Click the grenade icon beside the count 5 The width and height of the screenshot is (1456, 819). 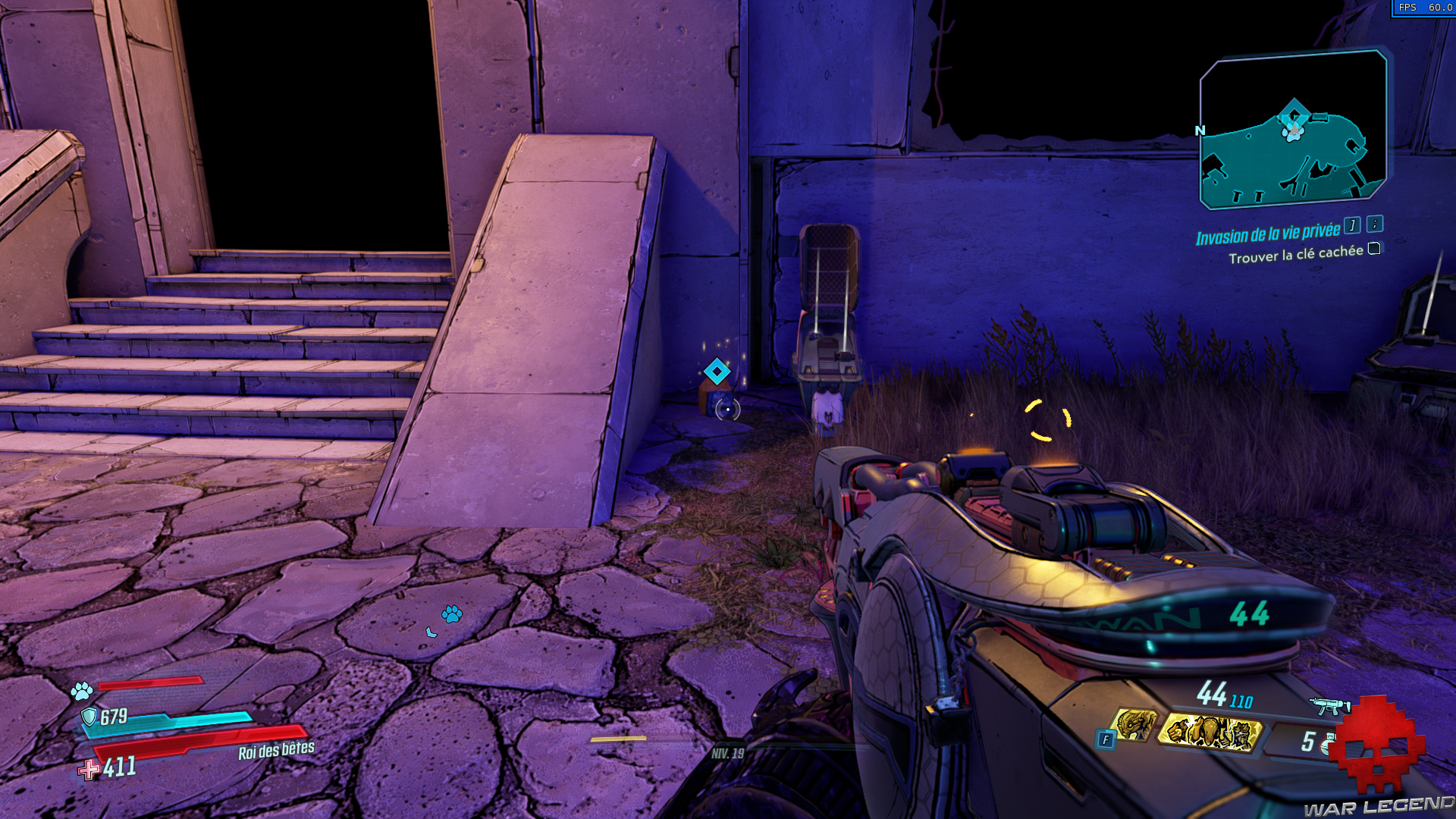[1329, 745]
